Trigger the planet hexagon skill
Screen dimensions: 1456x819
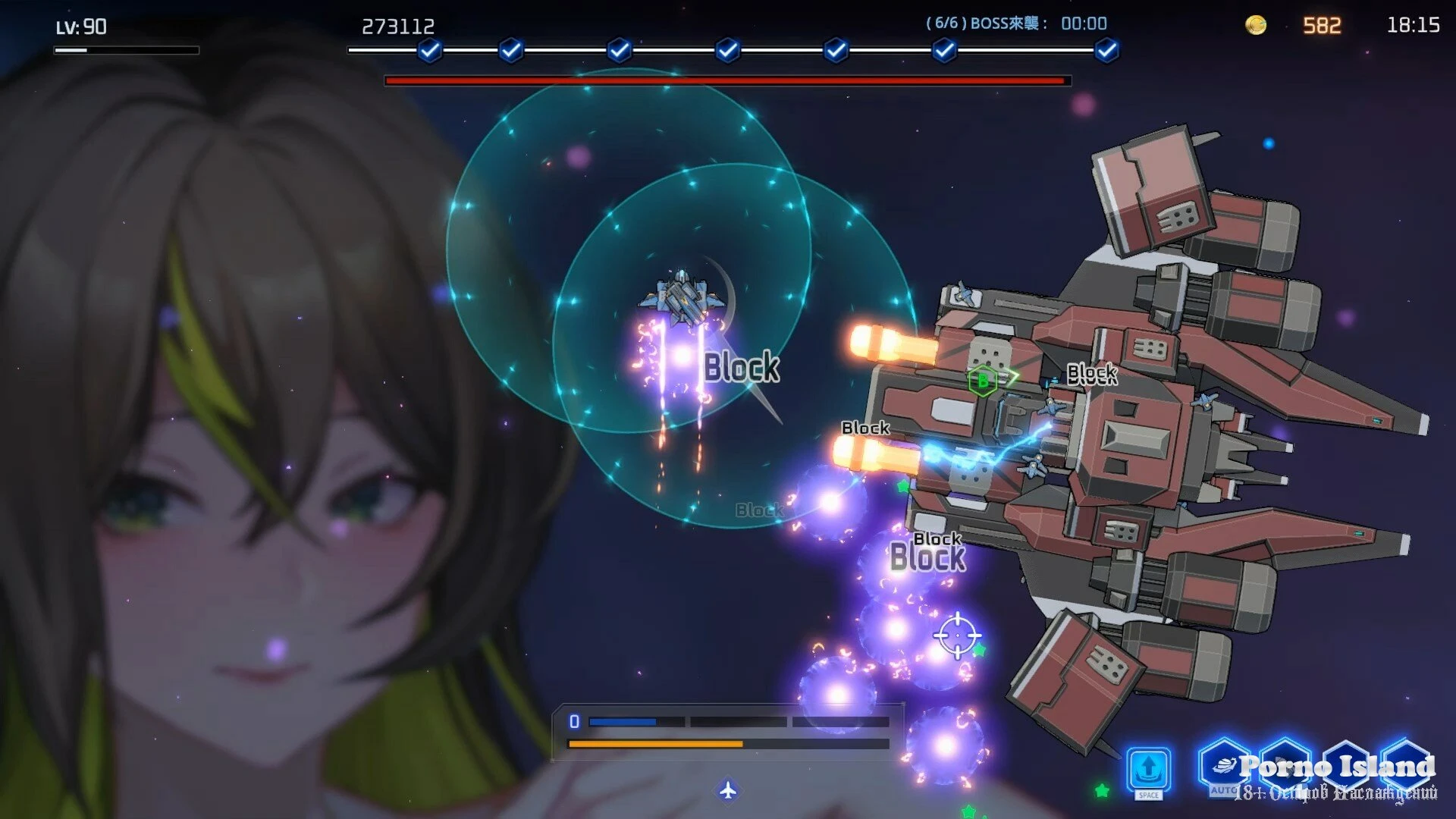[1224, 764]
